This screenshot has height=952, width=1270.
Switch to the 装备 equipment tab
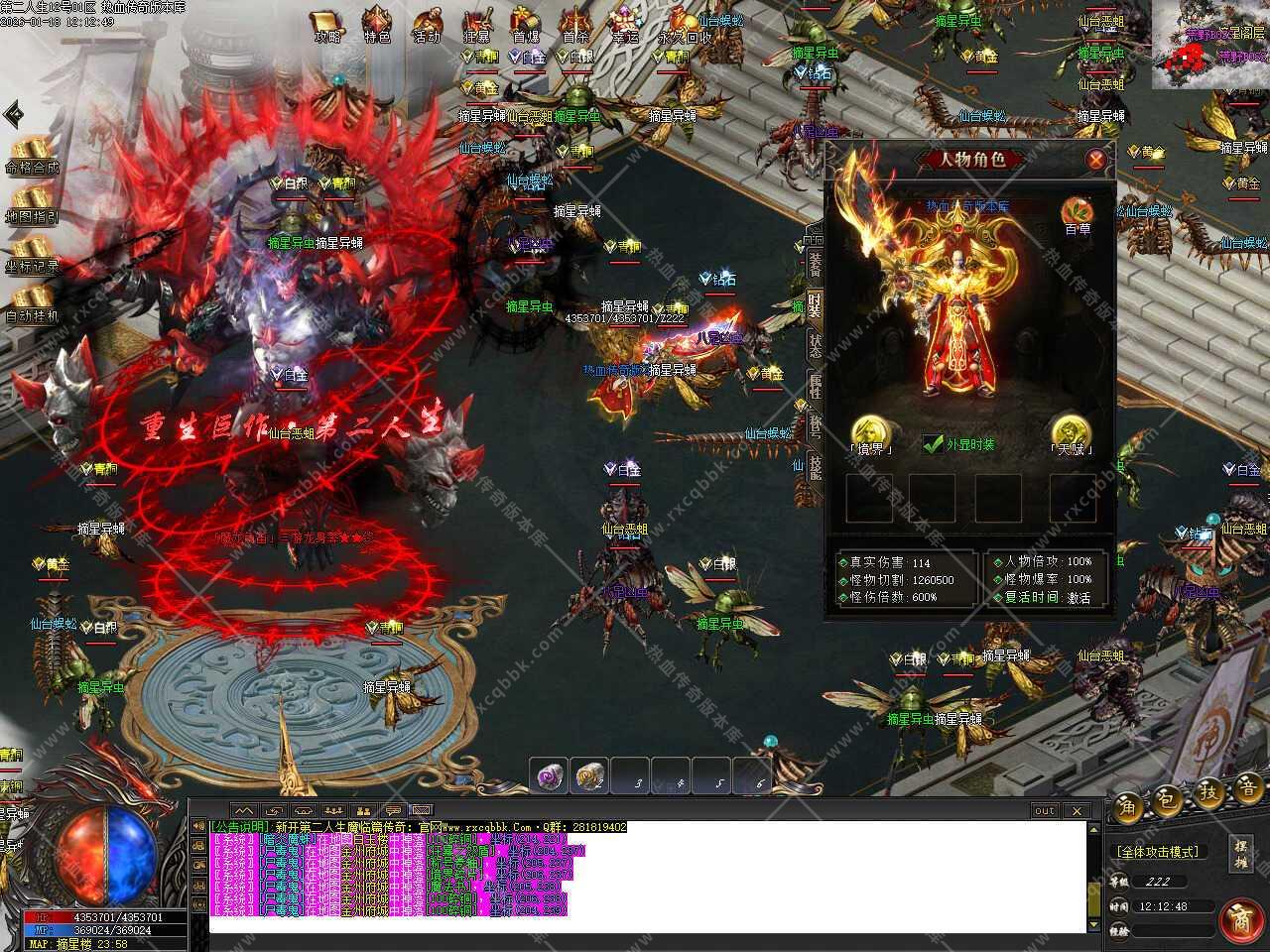(x=815, y=264)
